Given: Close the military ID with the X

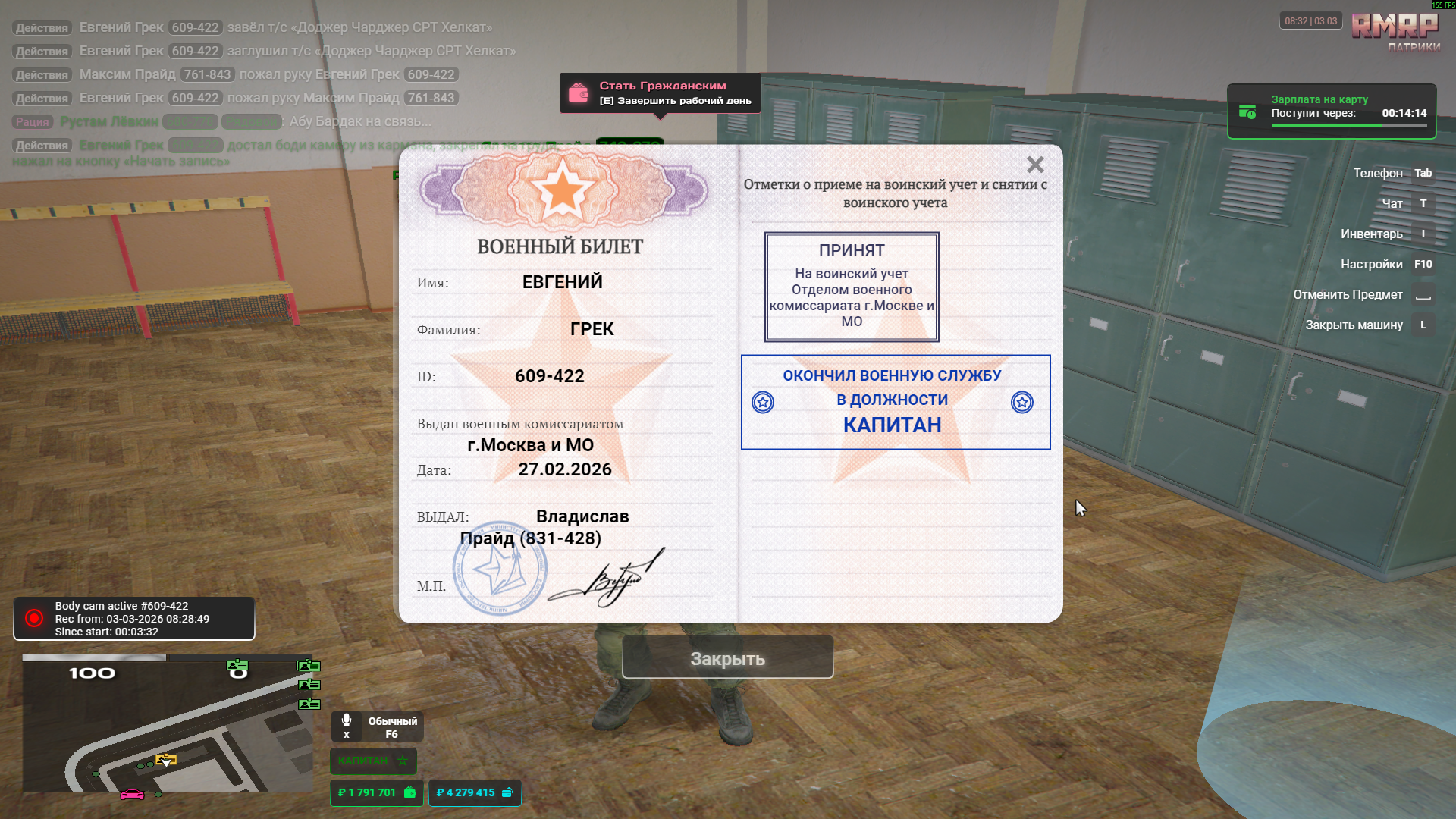Looking at the screenshot, I should pos(1035,165).
